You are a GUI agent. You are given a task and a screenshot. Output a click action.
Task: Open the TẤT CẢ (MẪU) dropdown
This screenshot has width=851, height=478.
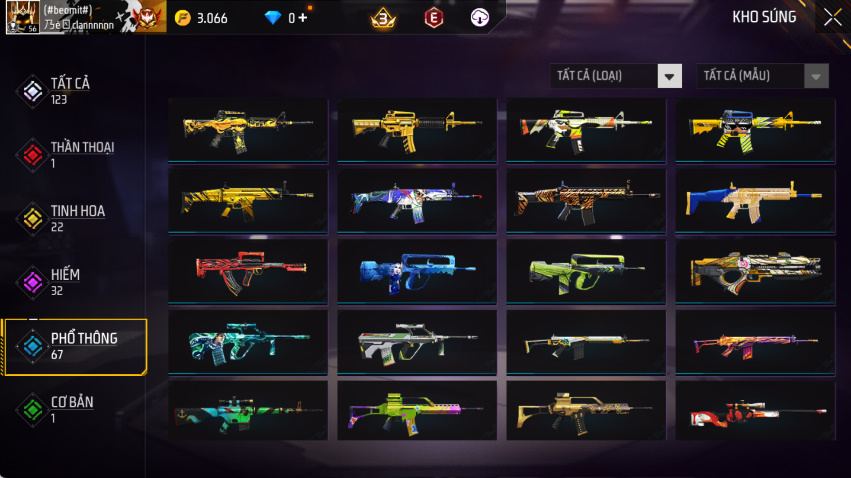point(762,76)
